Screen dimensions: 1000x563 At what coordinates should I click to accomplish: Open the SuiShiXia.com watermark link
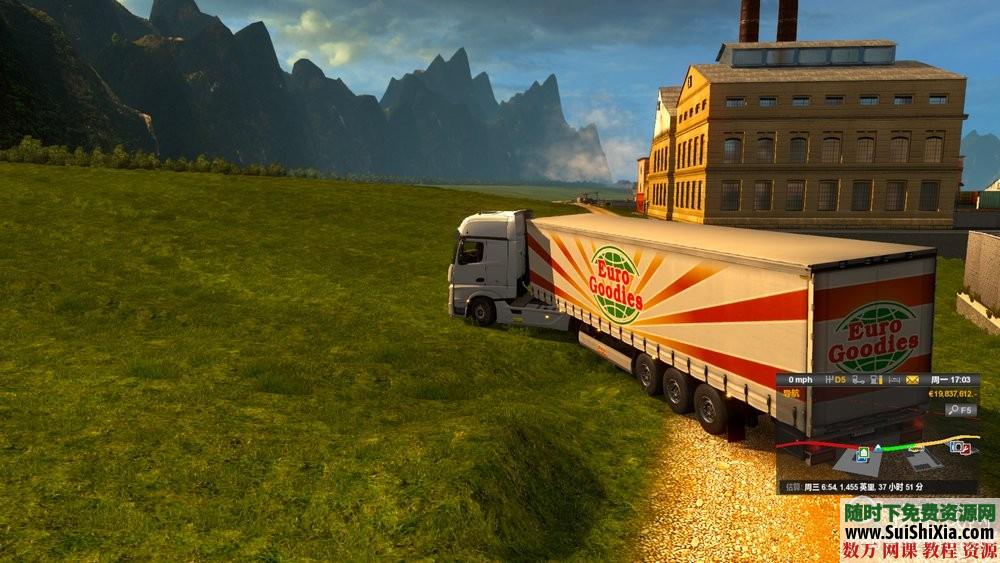[x=918, y=530]
